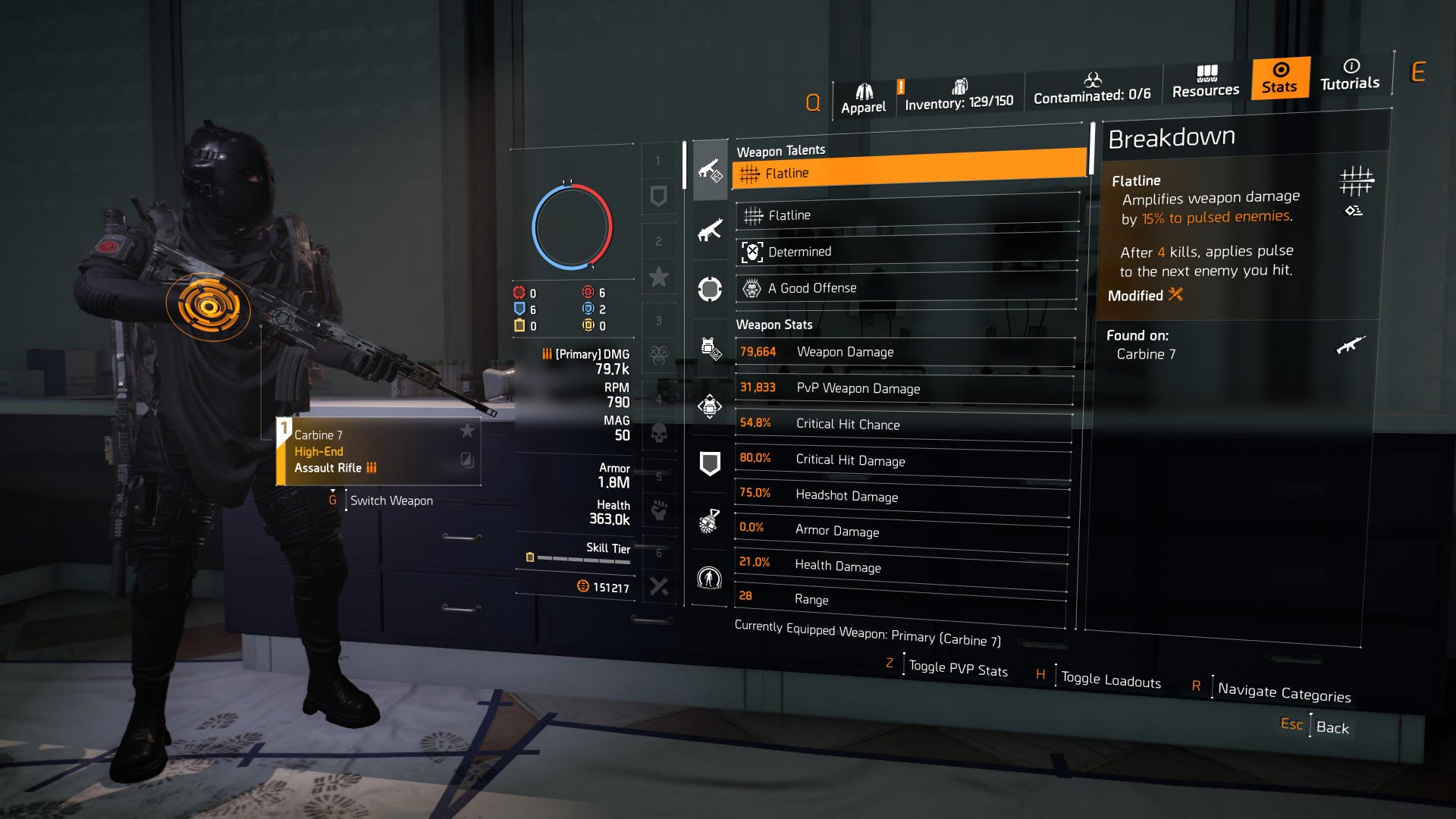The image size is (1456, 819).
Task: Click Back at the bottom right
Action: 1332,726
